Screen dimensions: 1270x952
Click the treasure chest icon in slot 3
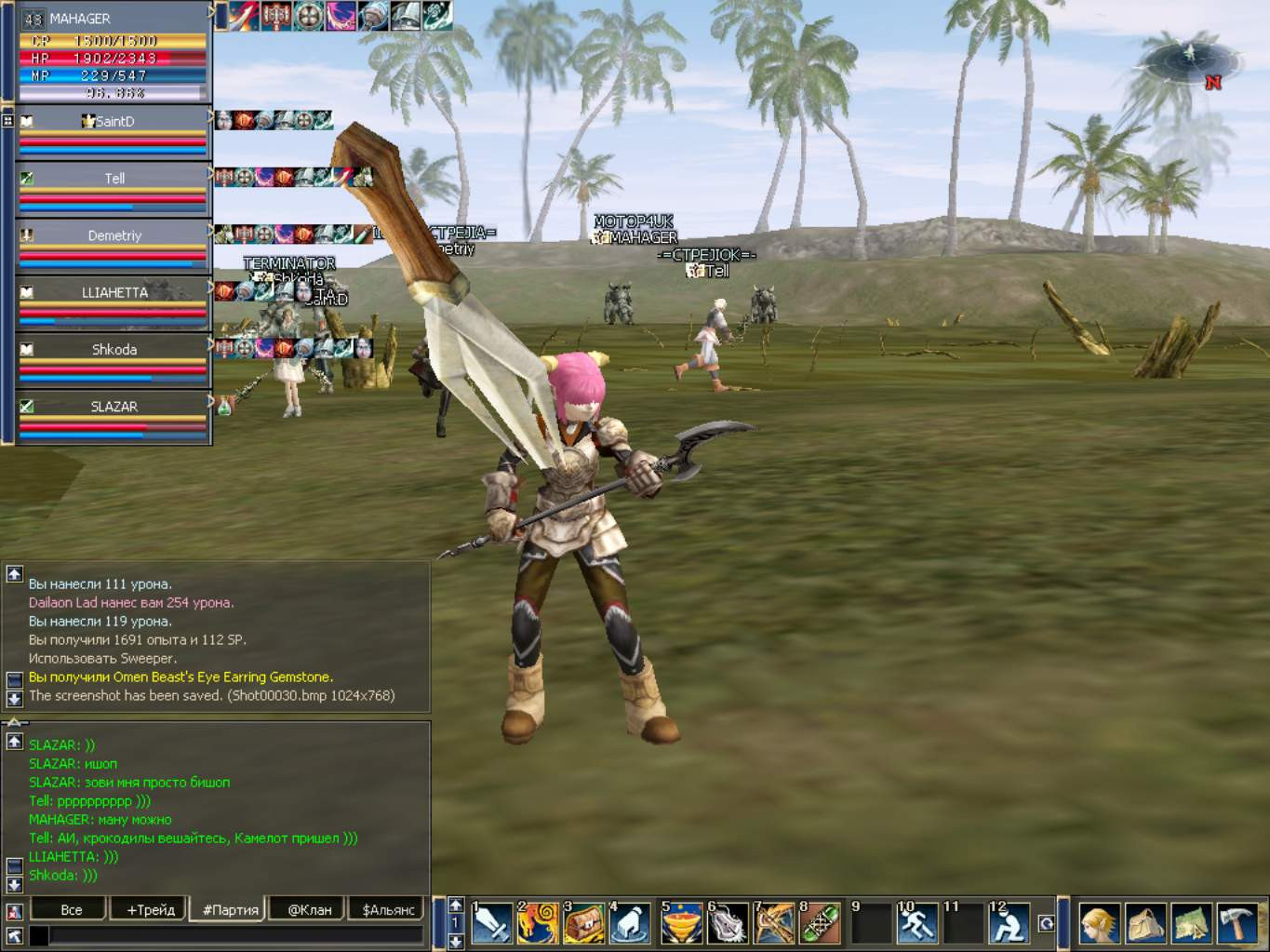pyautogui.click(x=584, y=924)
